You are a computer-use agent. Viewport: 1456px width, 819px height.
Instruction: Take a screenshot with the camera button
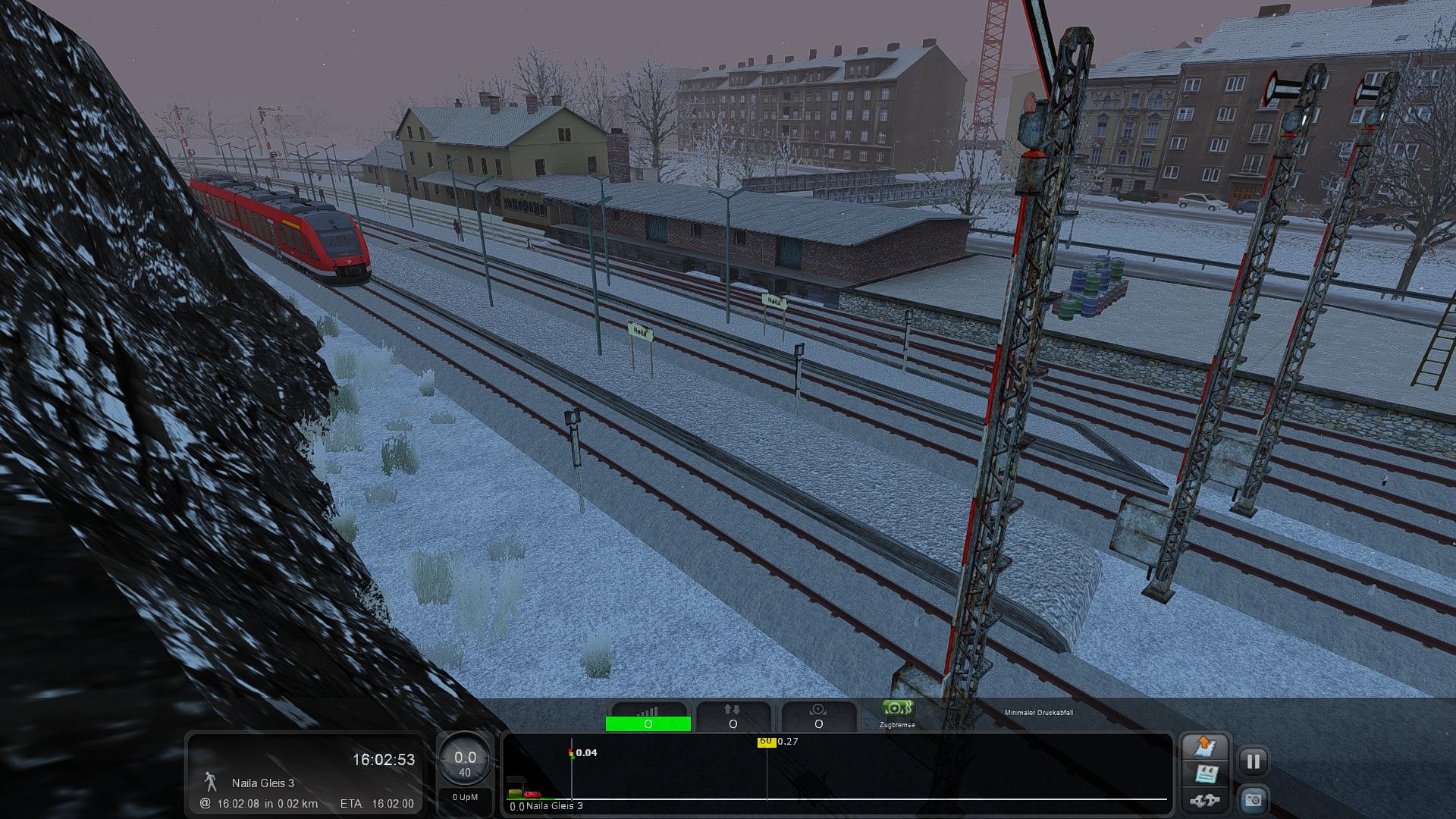1253,800
